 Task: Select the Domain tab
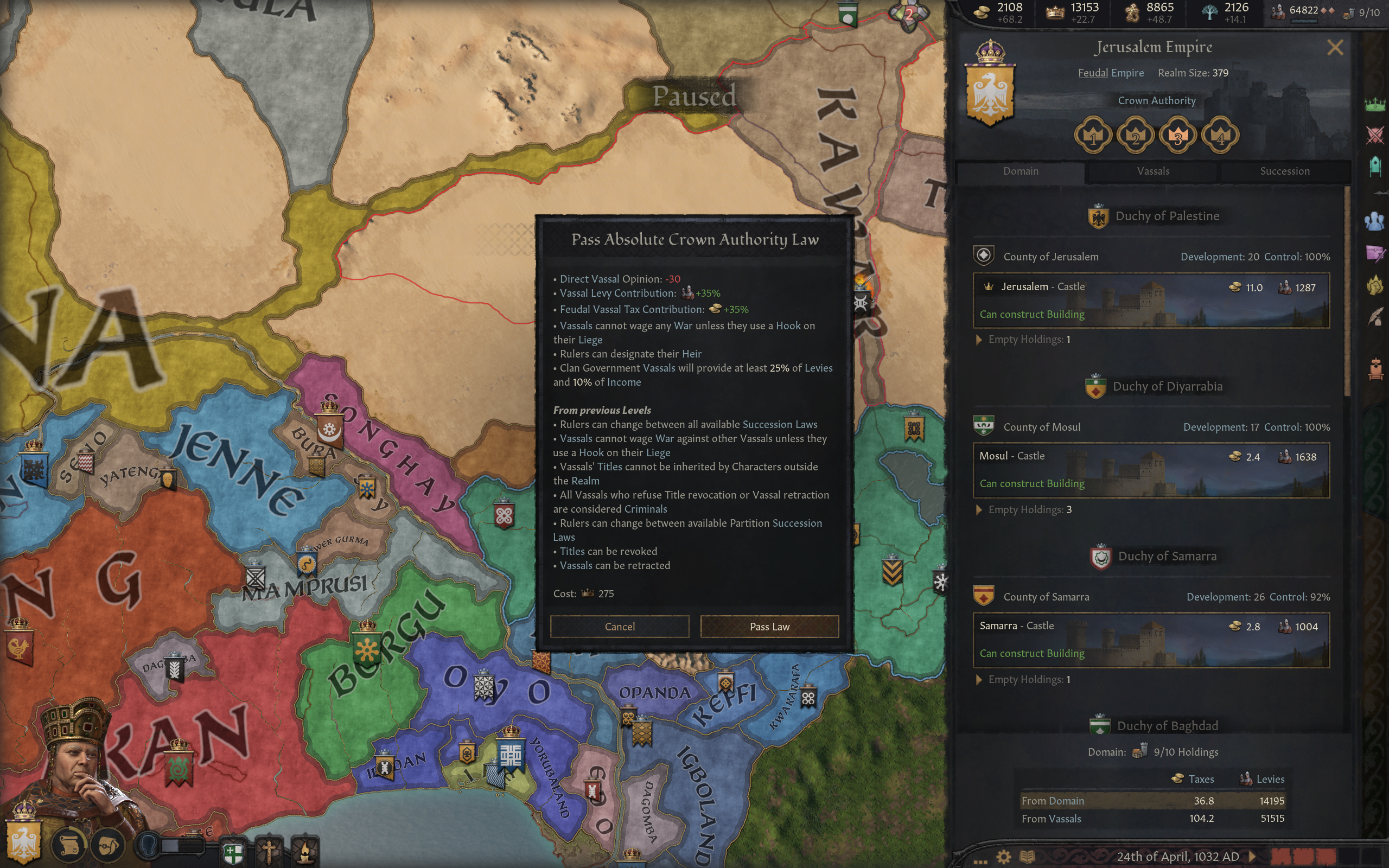pos(1021,171)
